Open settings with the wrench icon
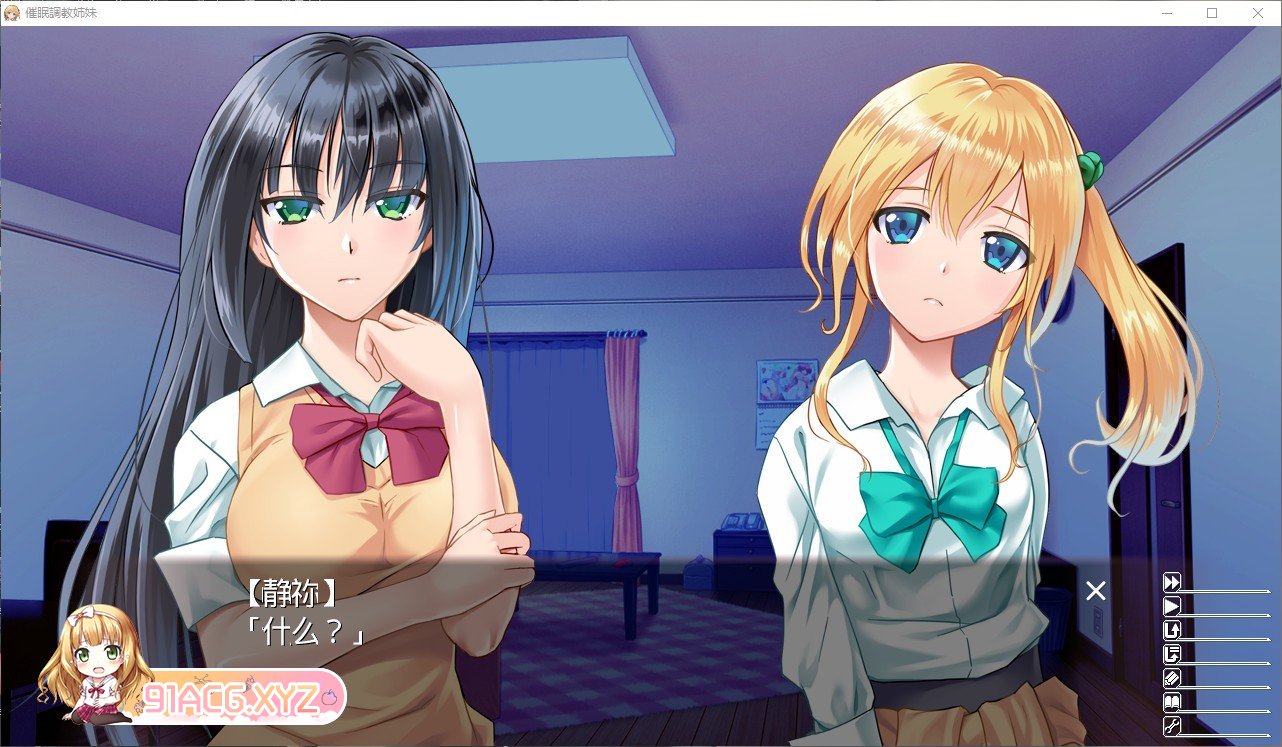Viewport: 1282px width, 747px height. (1172, 726)
